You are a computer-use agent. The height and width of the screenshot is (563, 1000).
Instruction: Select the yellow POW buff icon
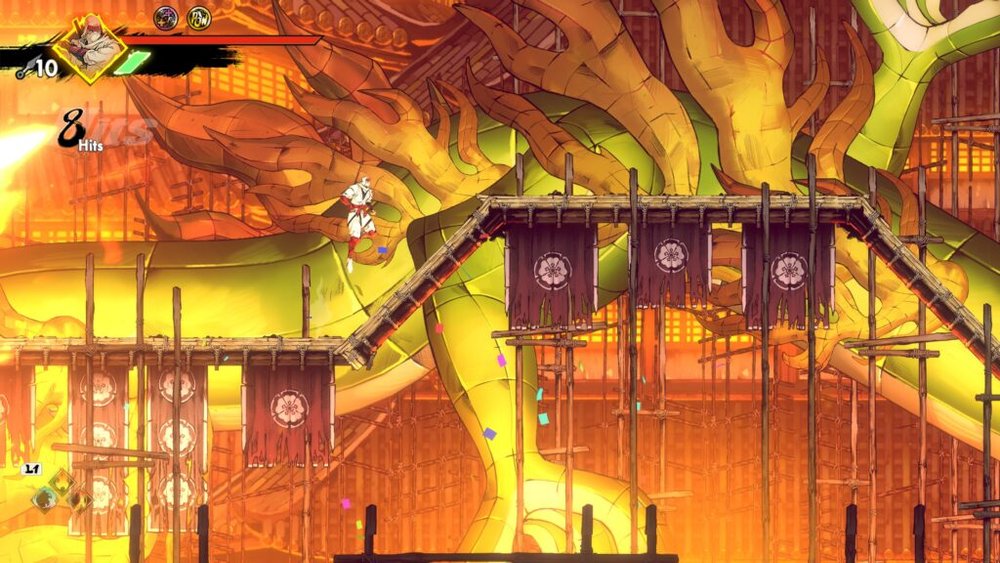pyautogui.click(x=199, y=16)
